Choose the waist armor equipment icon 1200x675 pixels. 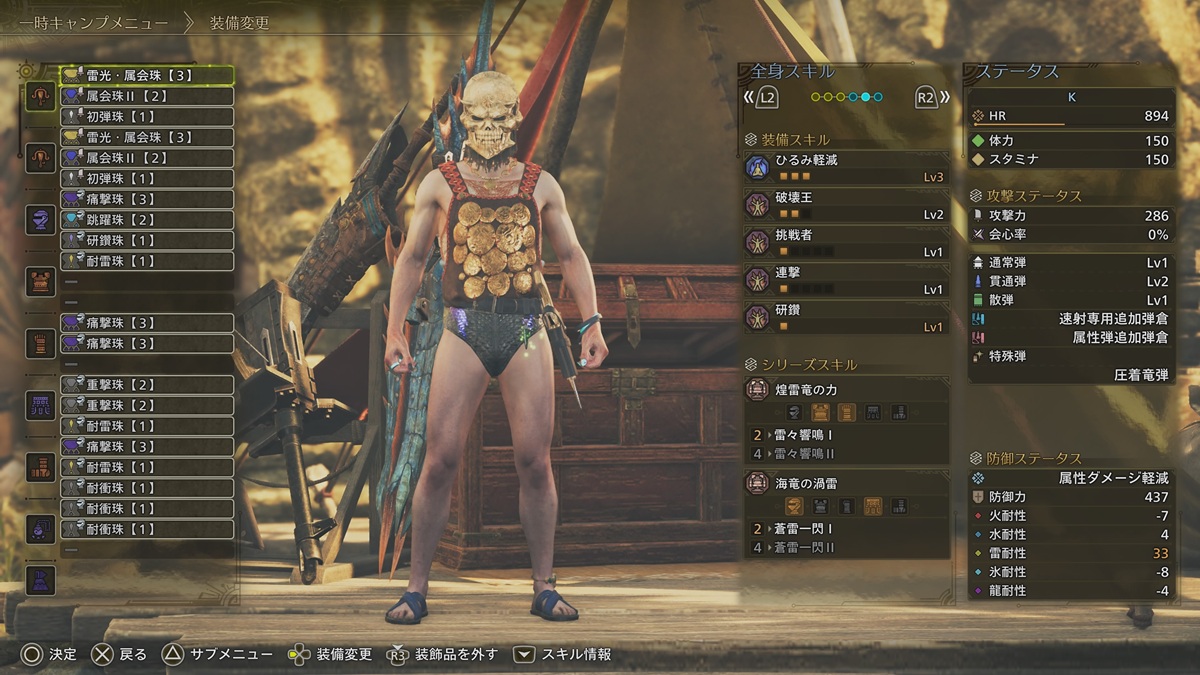(x=40, y=405)
